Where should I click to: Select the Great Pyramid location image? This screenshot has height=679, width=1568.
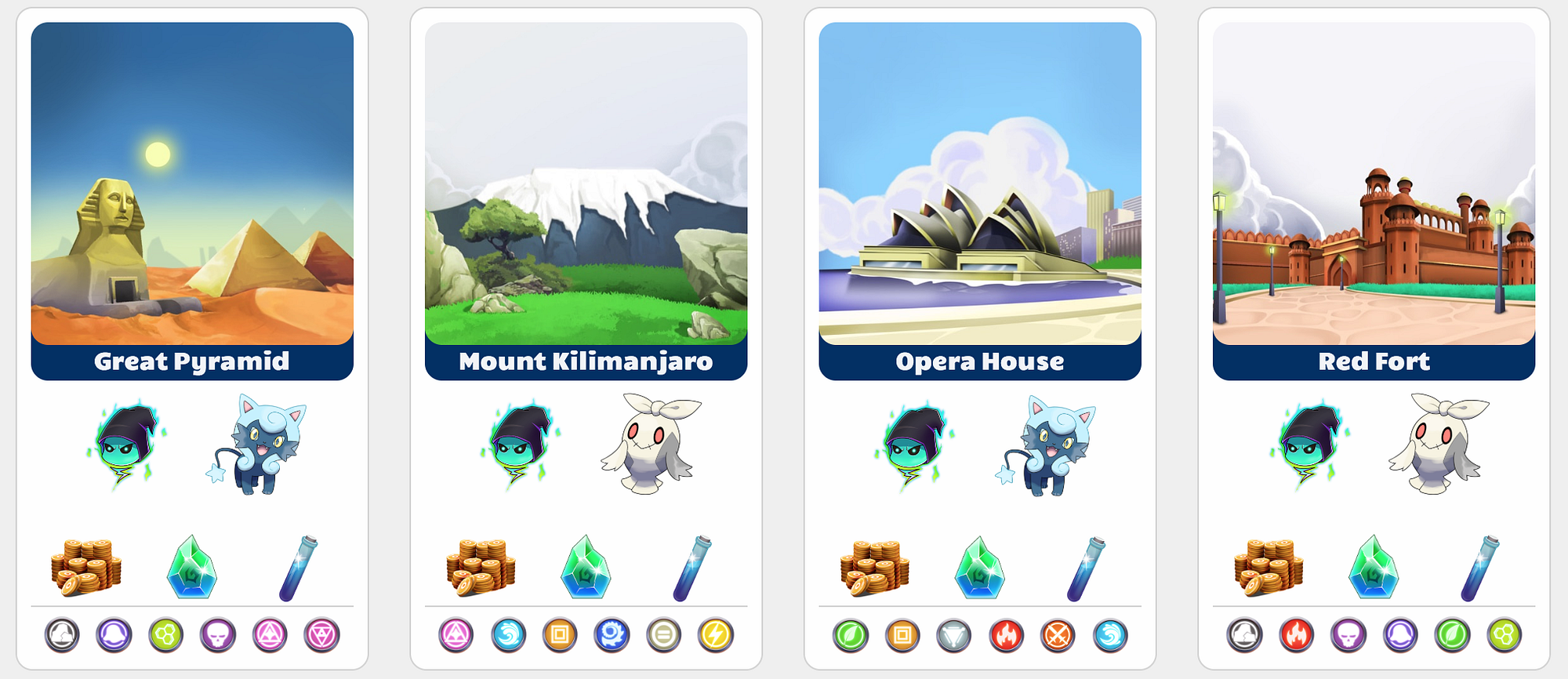pyautogui.click(x=192, y=183)
